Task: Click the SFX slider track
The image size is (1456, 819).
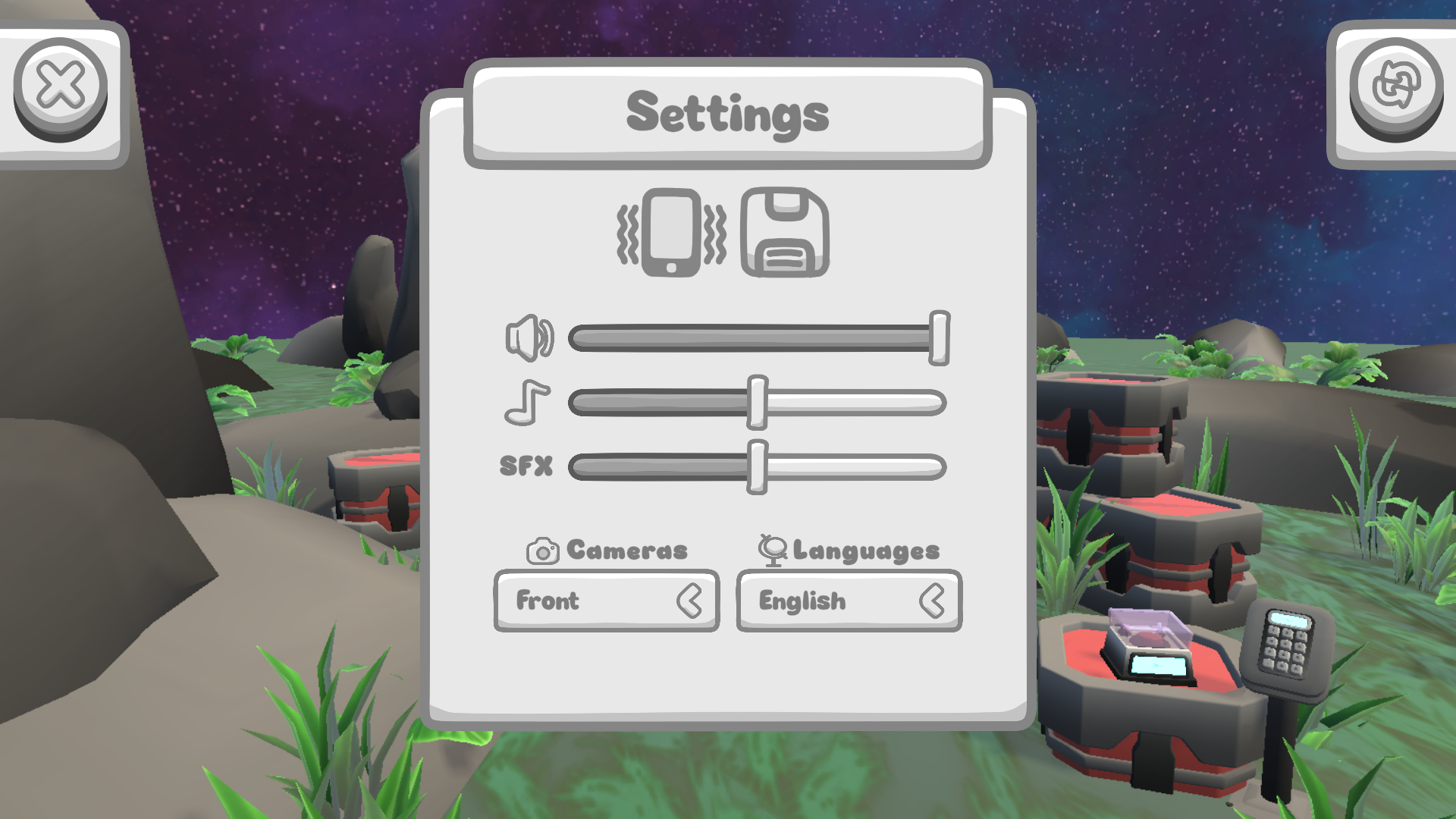Action: pos(757,468)
